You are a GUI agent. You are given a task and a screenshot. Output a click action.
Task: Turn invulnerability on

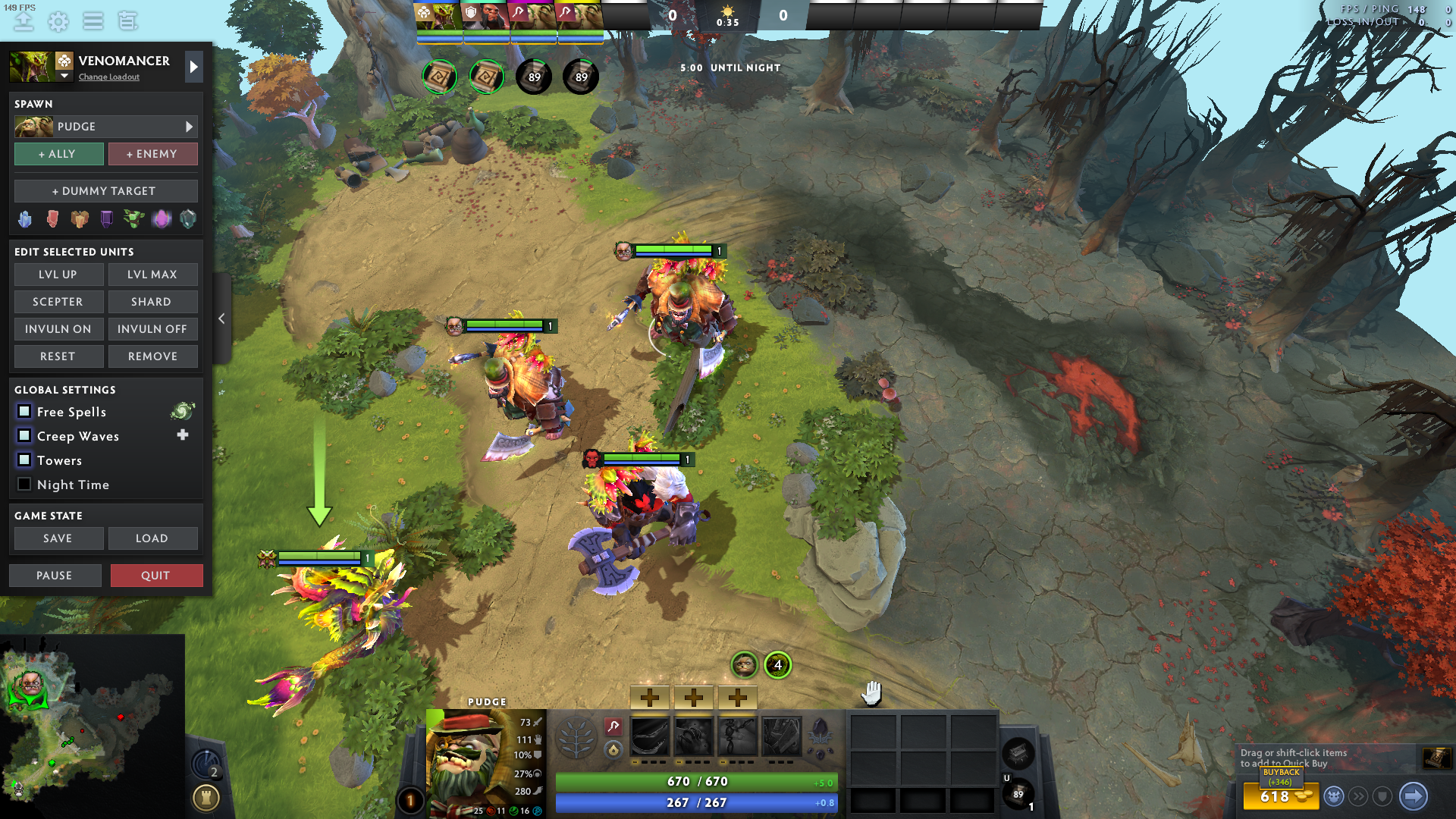pos(58,329)
